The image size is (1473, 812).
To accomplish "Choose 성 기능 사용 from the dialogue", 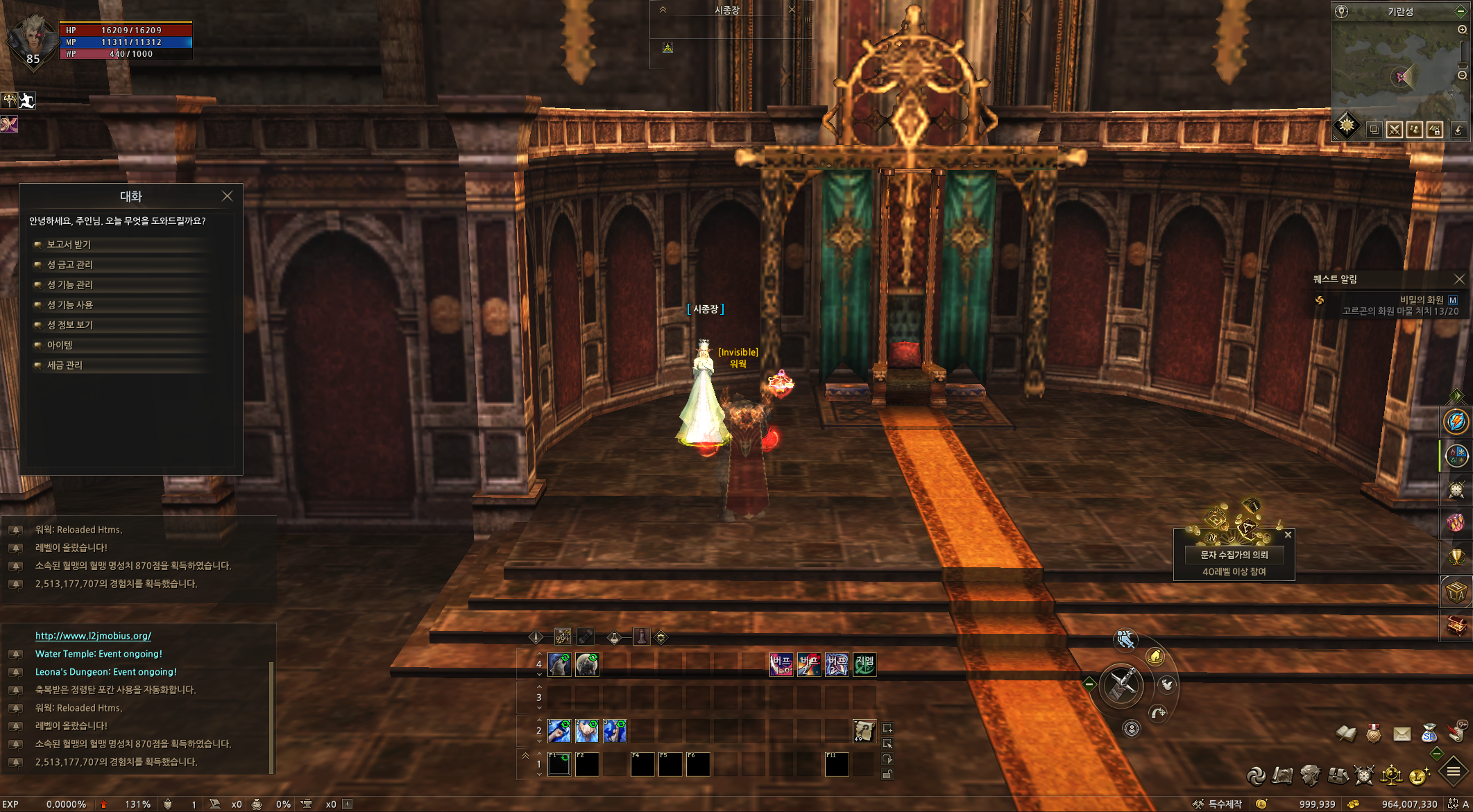I will (x=69, y=304).
